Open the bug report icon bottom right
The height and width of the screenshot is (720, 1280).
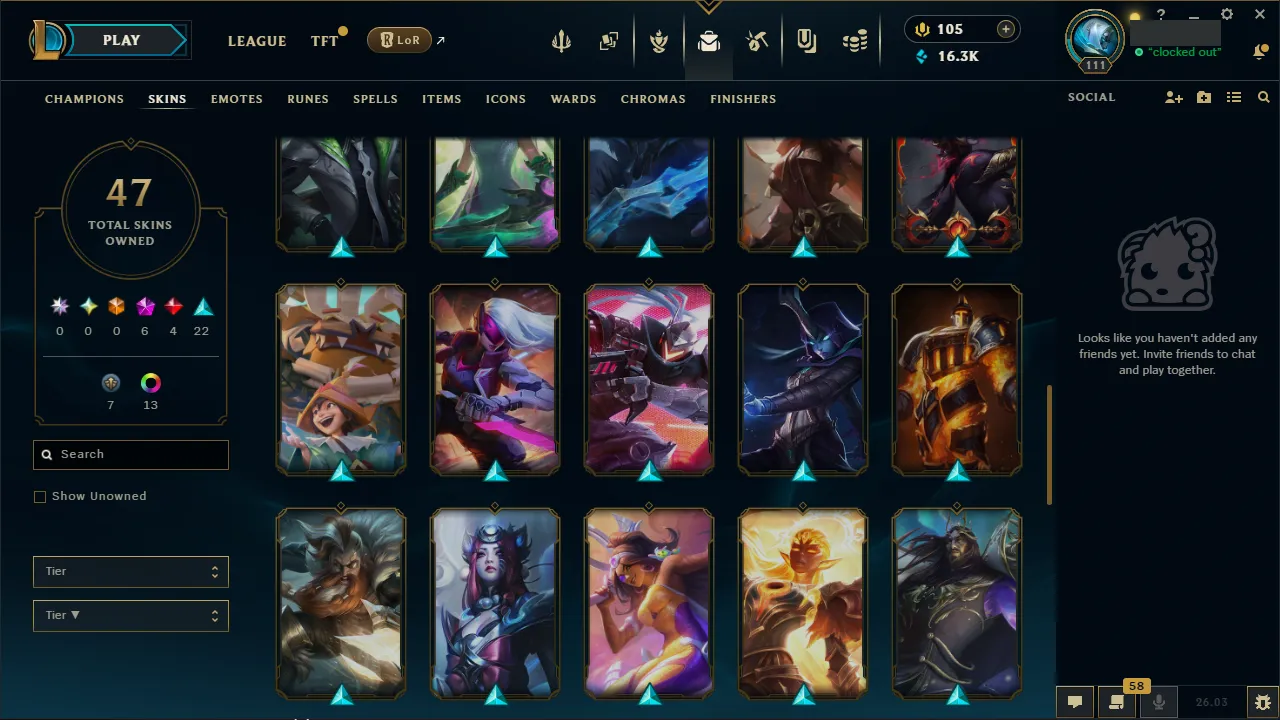1262,701
